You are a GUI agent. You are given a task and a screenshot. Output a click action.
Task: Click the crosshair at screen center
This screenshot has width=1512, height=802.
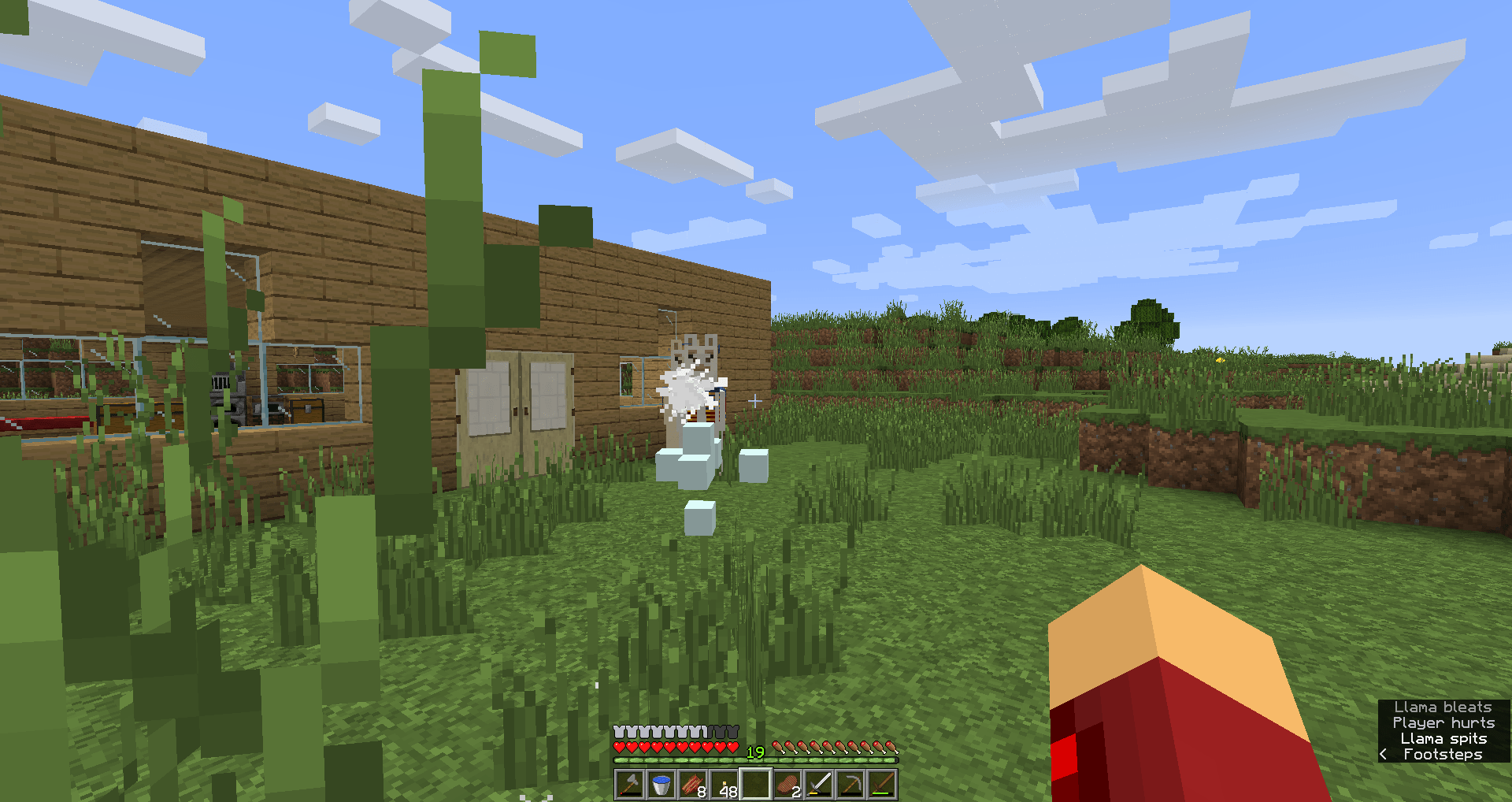754,400
